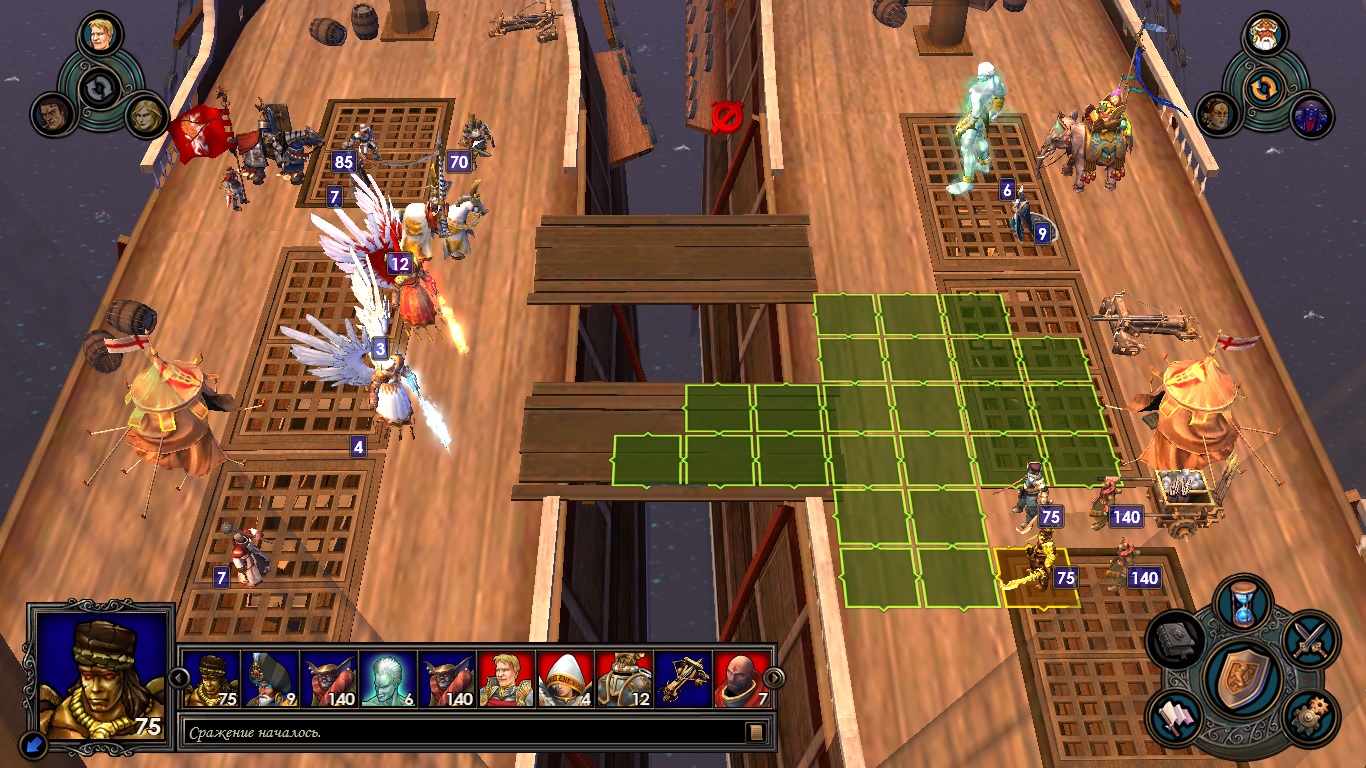
Task: Surrender with the white flag button
Action: (x=1176, y=717)
